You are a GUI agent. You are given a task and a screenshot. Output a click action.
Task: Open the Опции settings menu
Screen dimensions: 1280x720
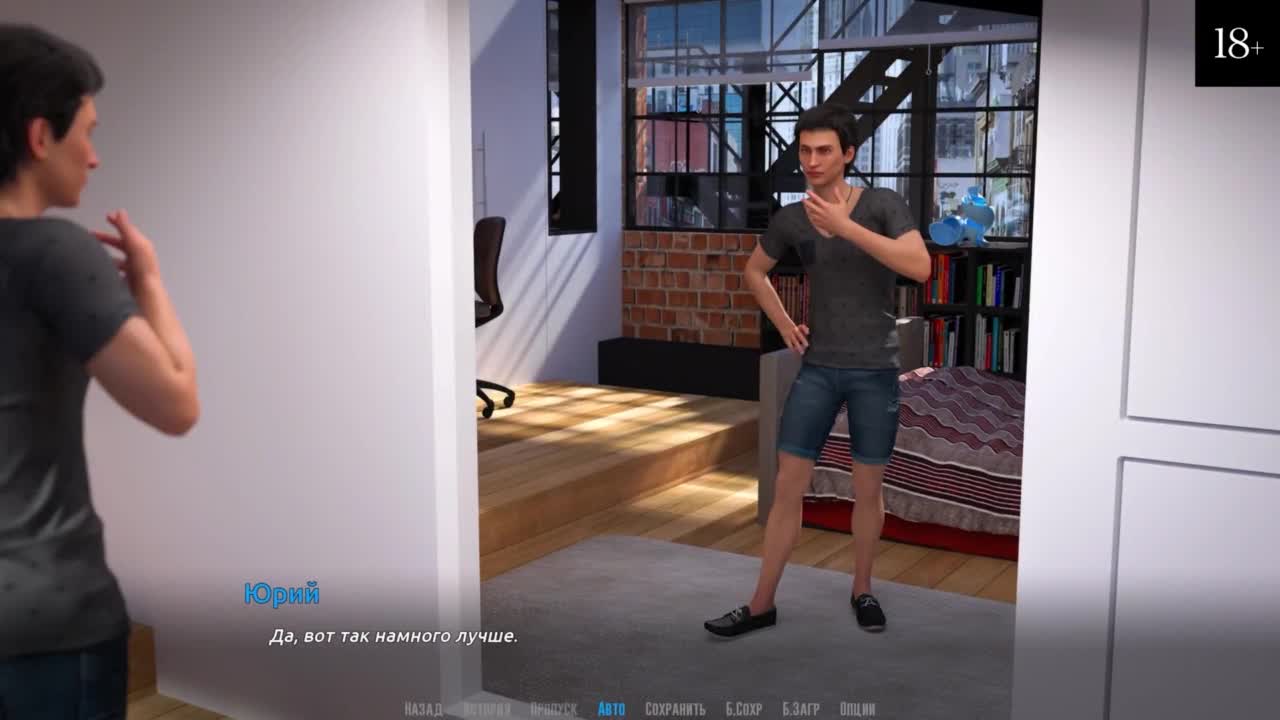pyautogui.click(x=857, y=709)
